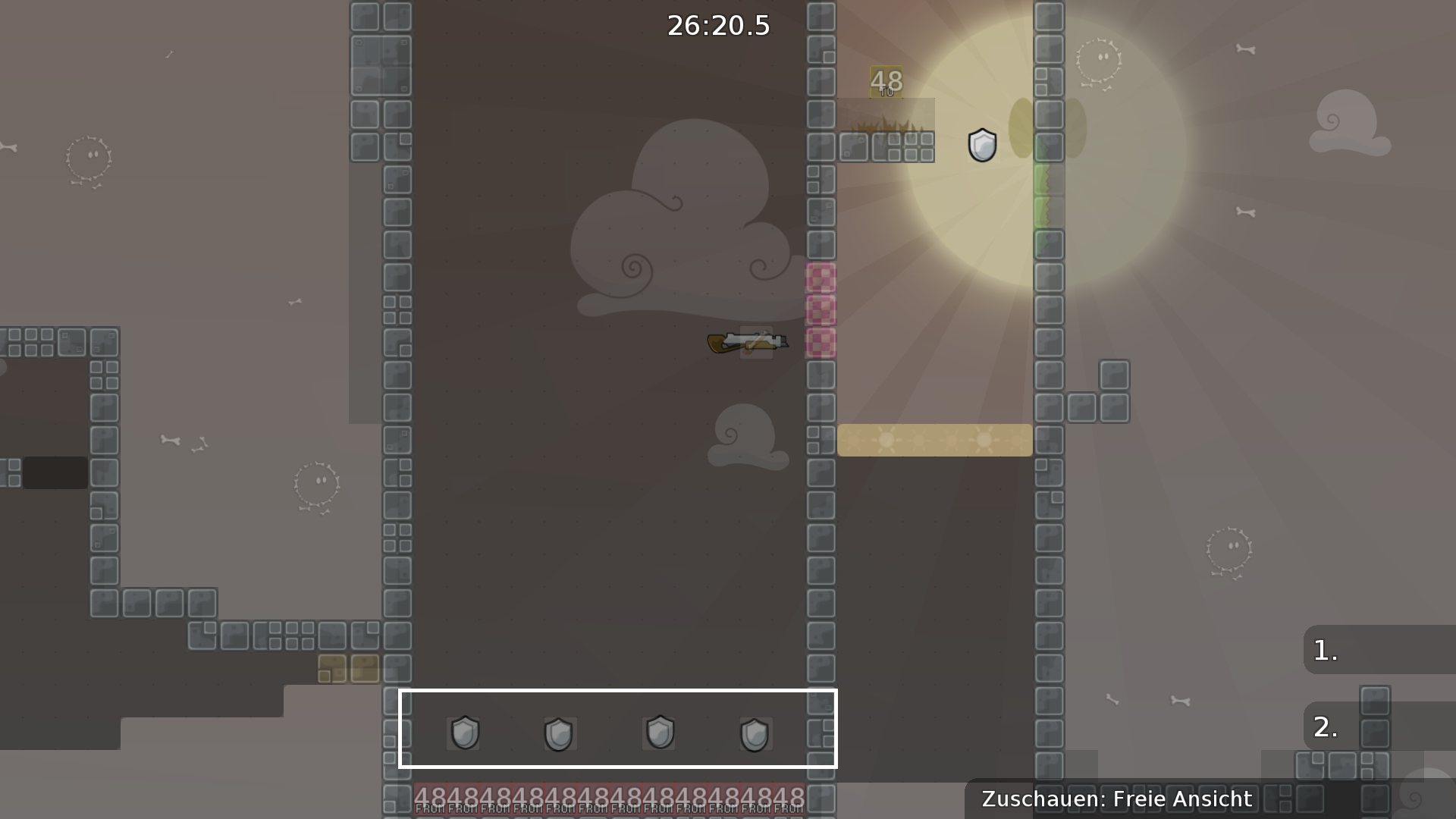Click the second shield inside the highlighted box

(560, 732)
